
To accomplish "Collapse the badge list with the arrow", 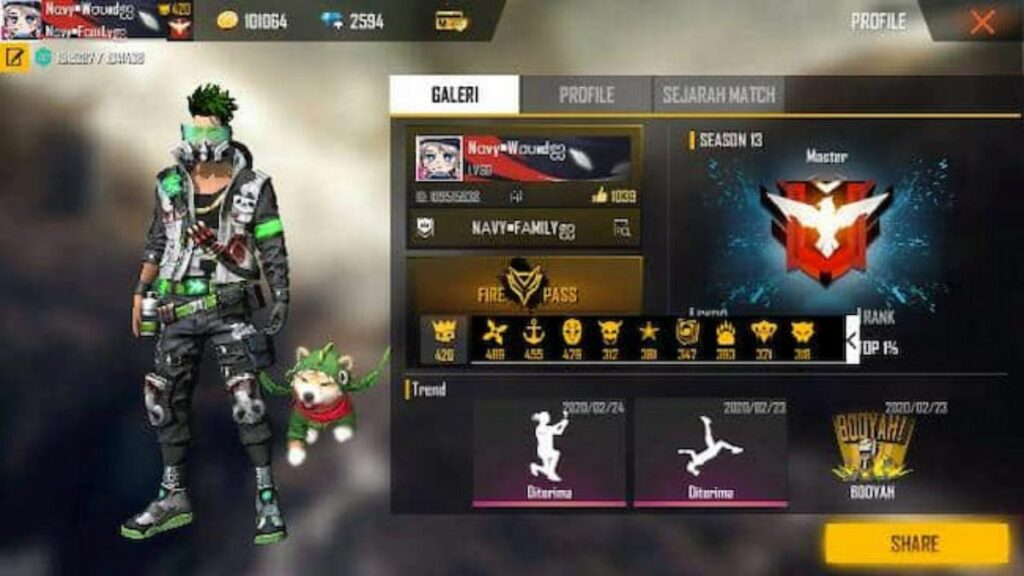I will point(852,340).
